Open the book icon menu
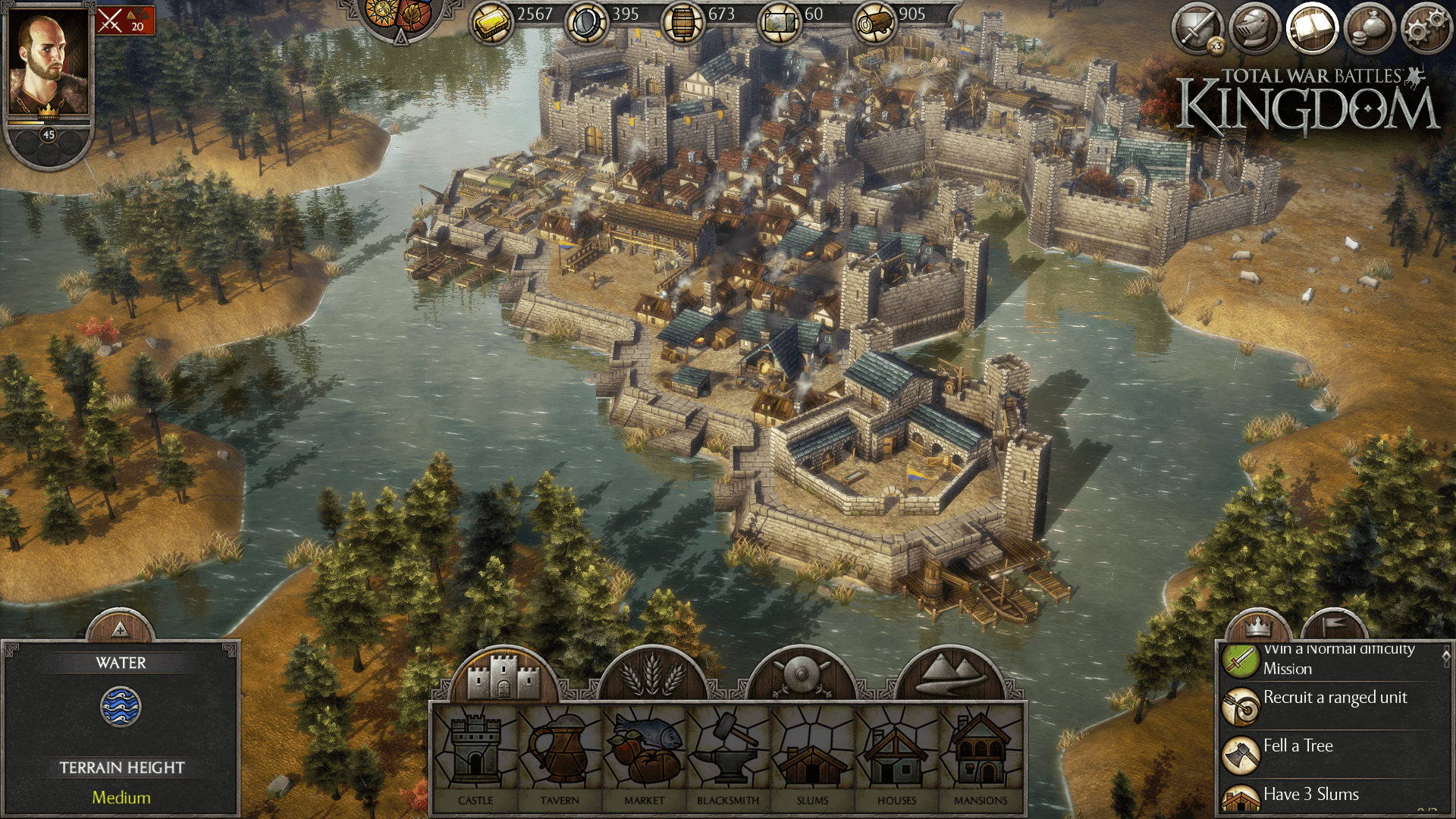Screen dimensions: 1456x819 tap(1312, 29)
